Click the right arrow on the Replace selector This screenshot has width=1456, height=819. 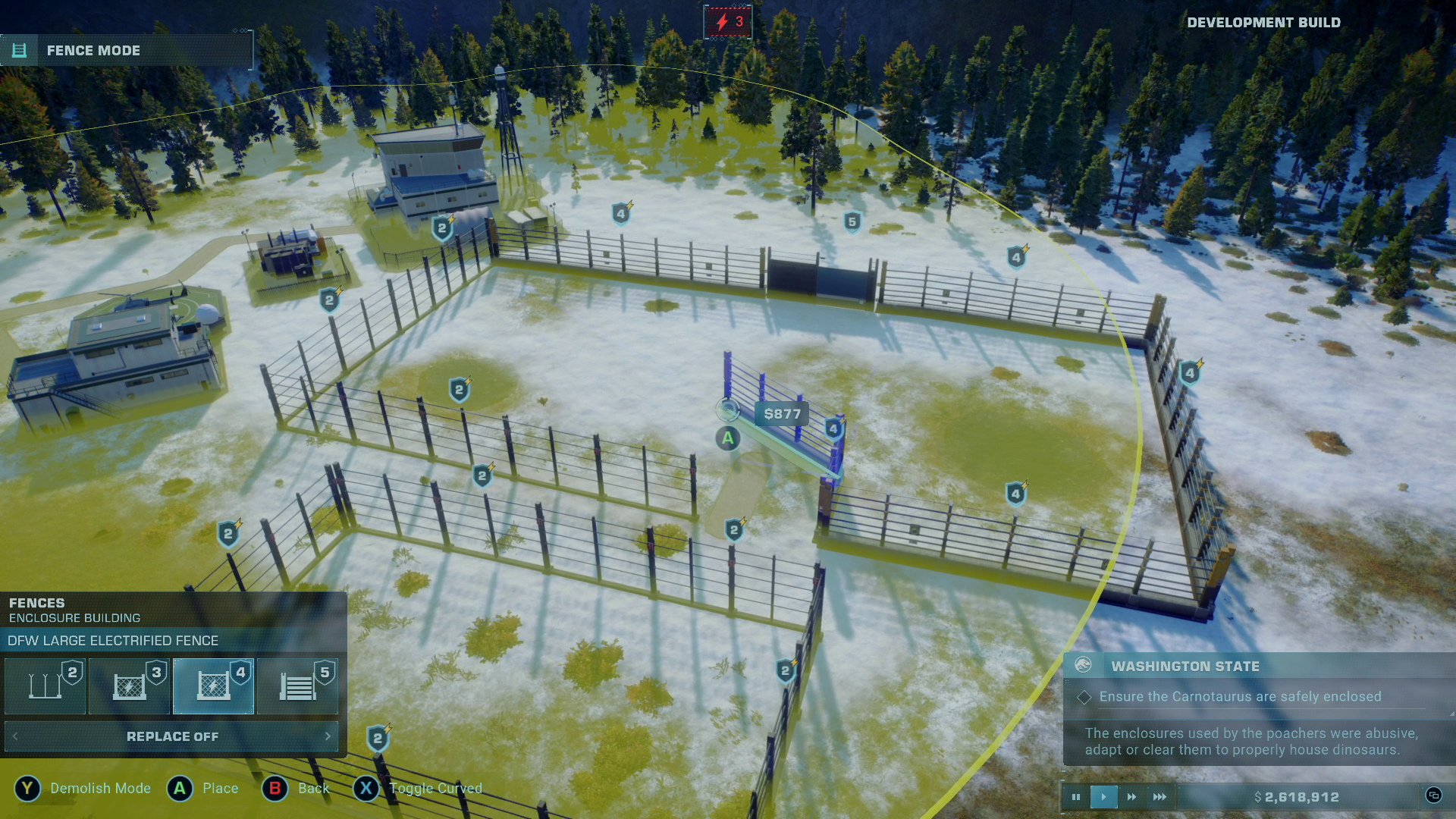tap(328, 736)
